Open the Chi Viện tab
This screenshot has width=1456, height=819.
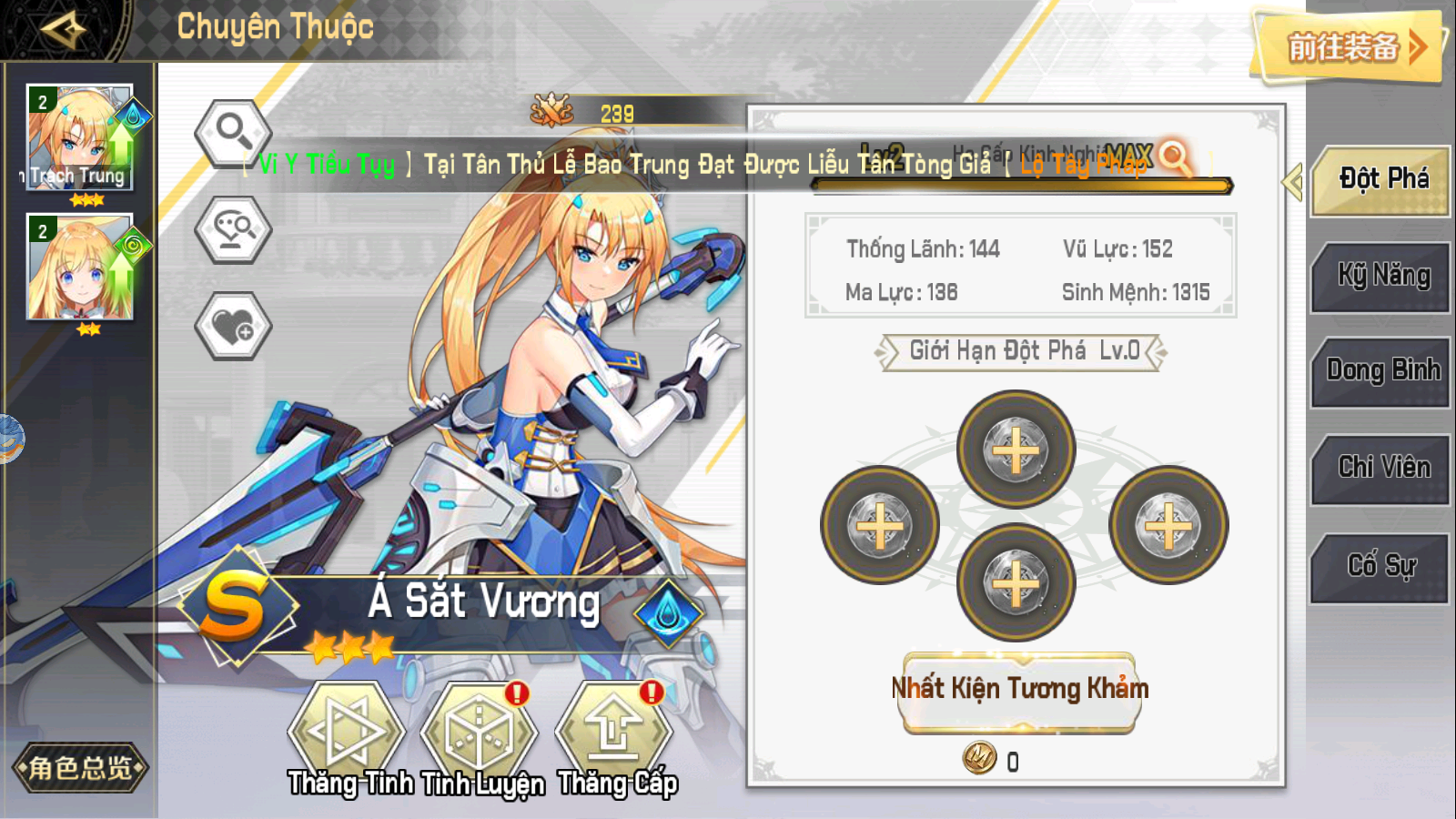click(1380, 469)
